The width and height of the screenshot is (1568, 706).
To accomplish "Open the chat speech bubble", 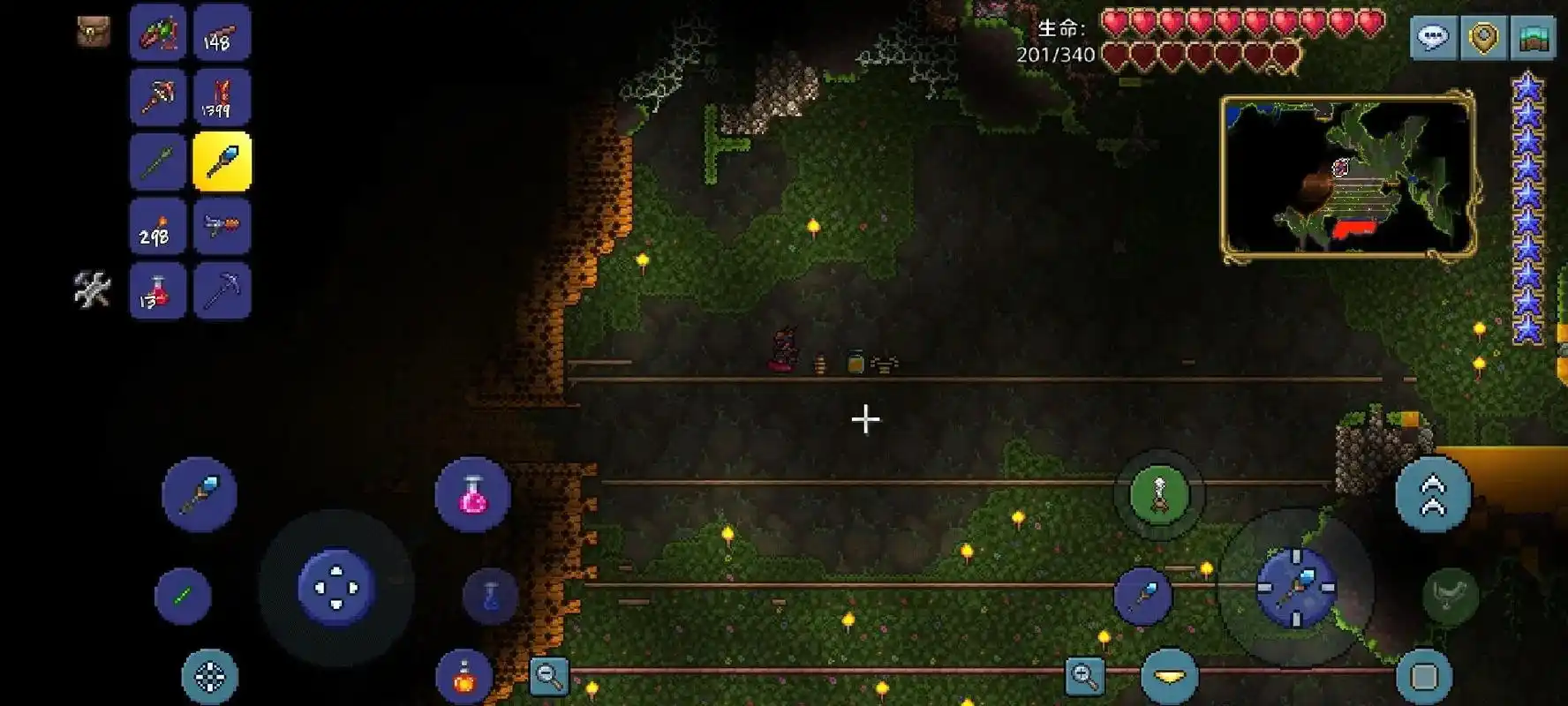I will (1432, 37).
